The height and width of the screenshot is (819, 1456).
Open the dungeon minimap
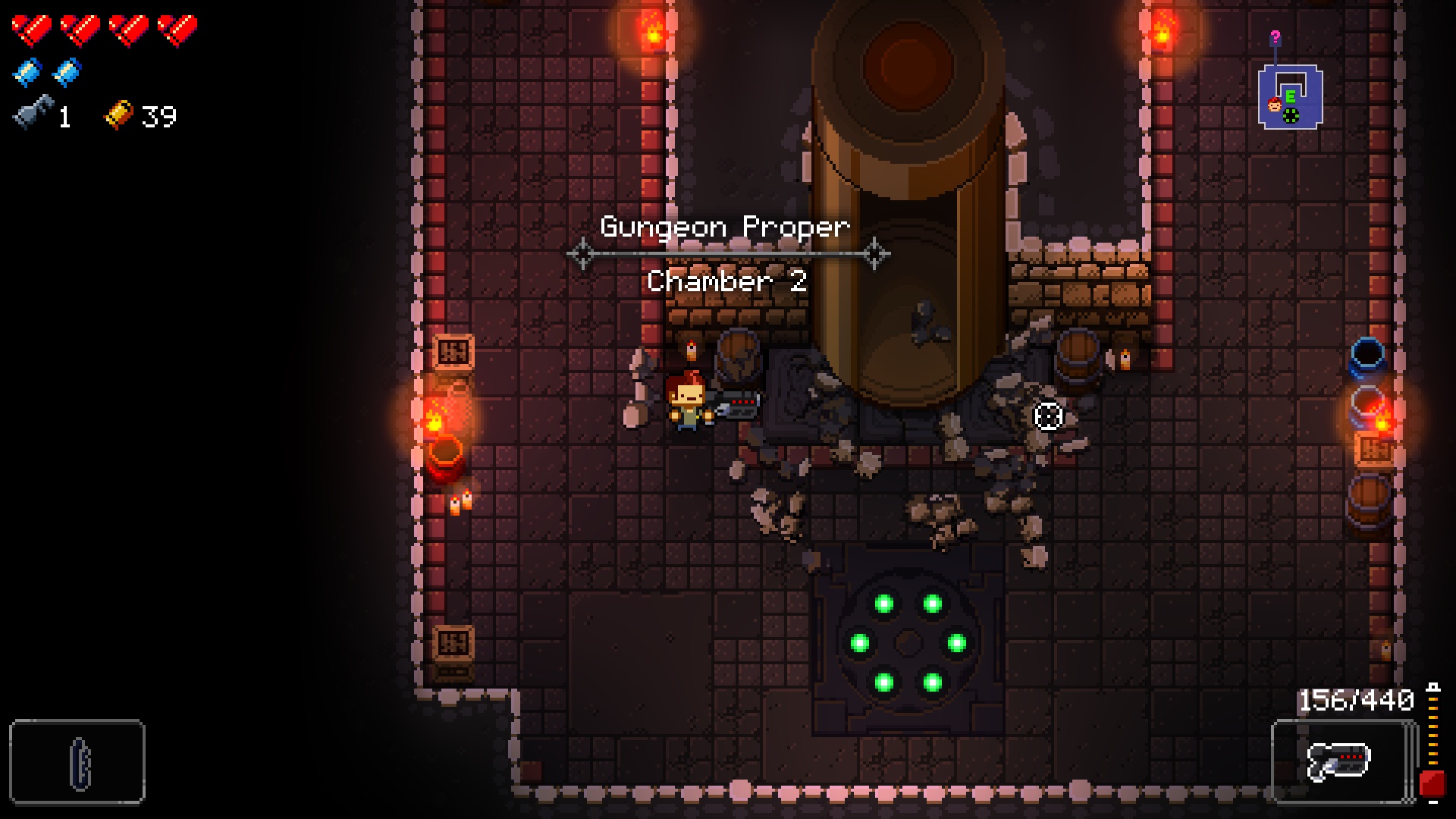pyautogui.click(x=1290, y=96)
